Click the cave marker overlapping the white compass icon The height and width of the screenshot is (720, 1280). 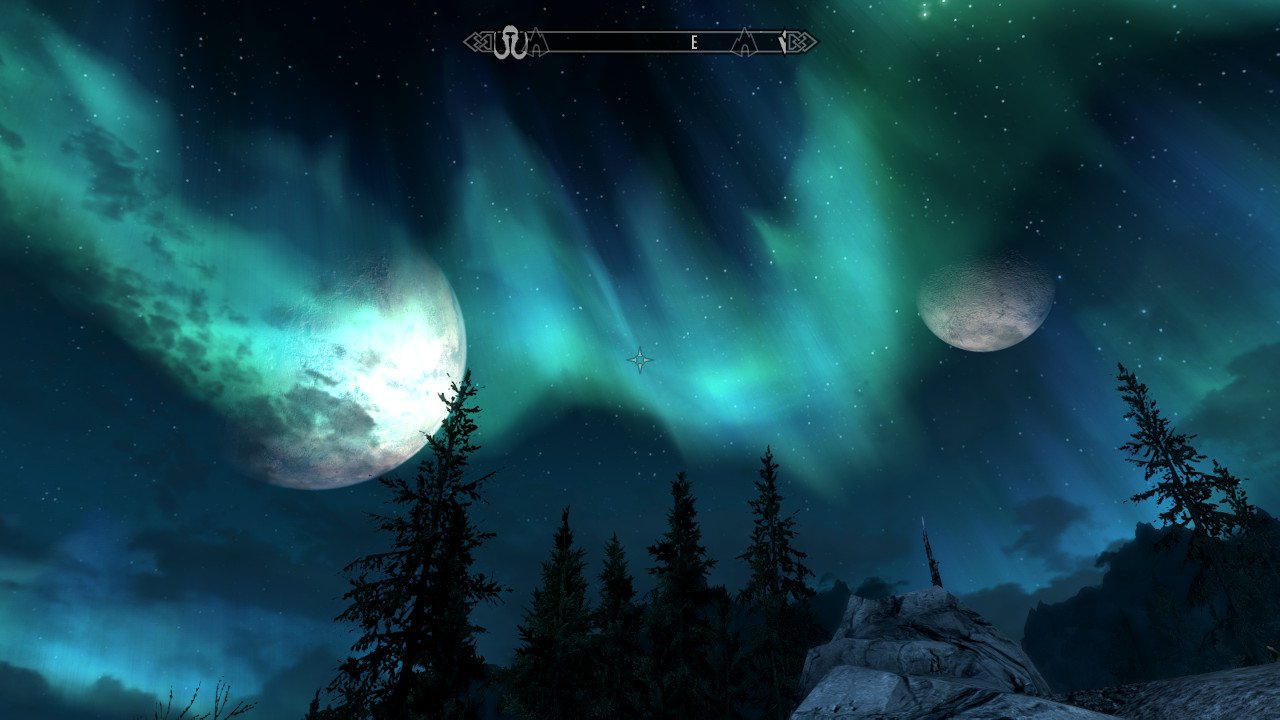click(x=537, y=42)
